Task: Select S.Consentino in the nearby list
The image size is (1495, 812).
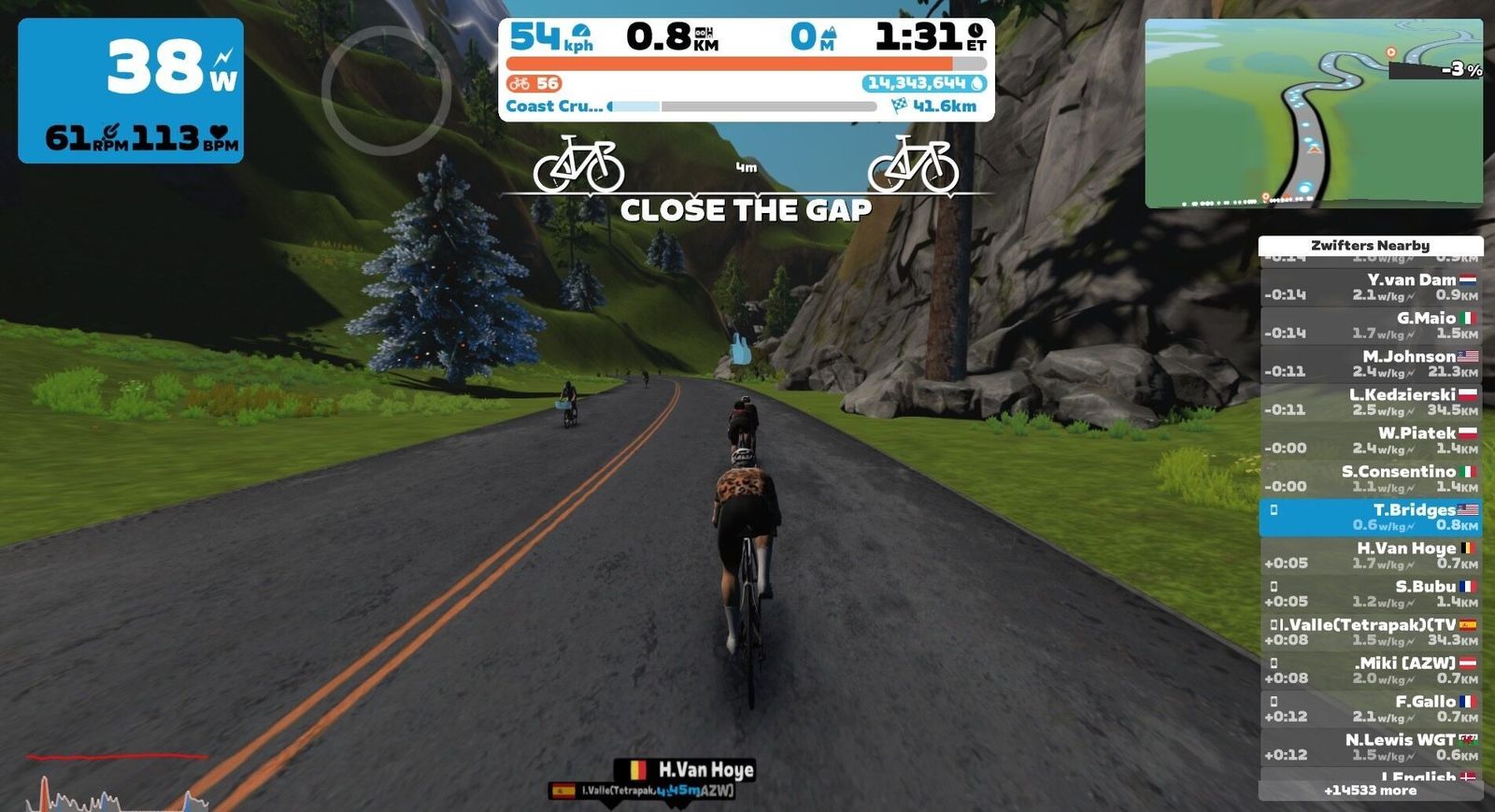Action: [x=1370, y=478]
